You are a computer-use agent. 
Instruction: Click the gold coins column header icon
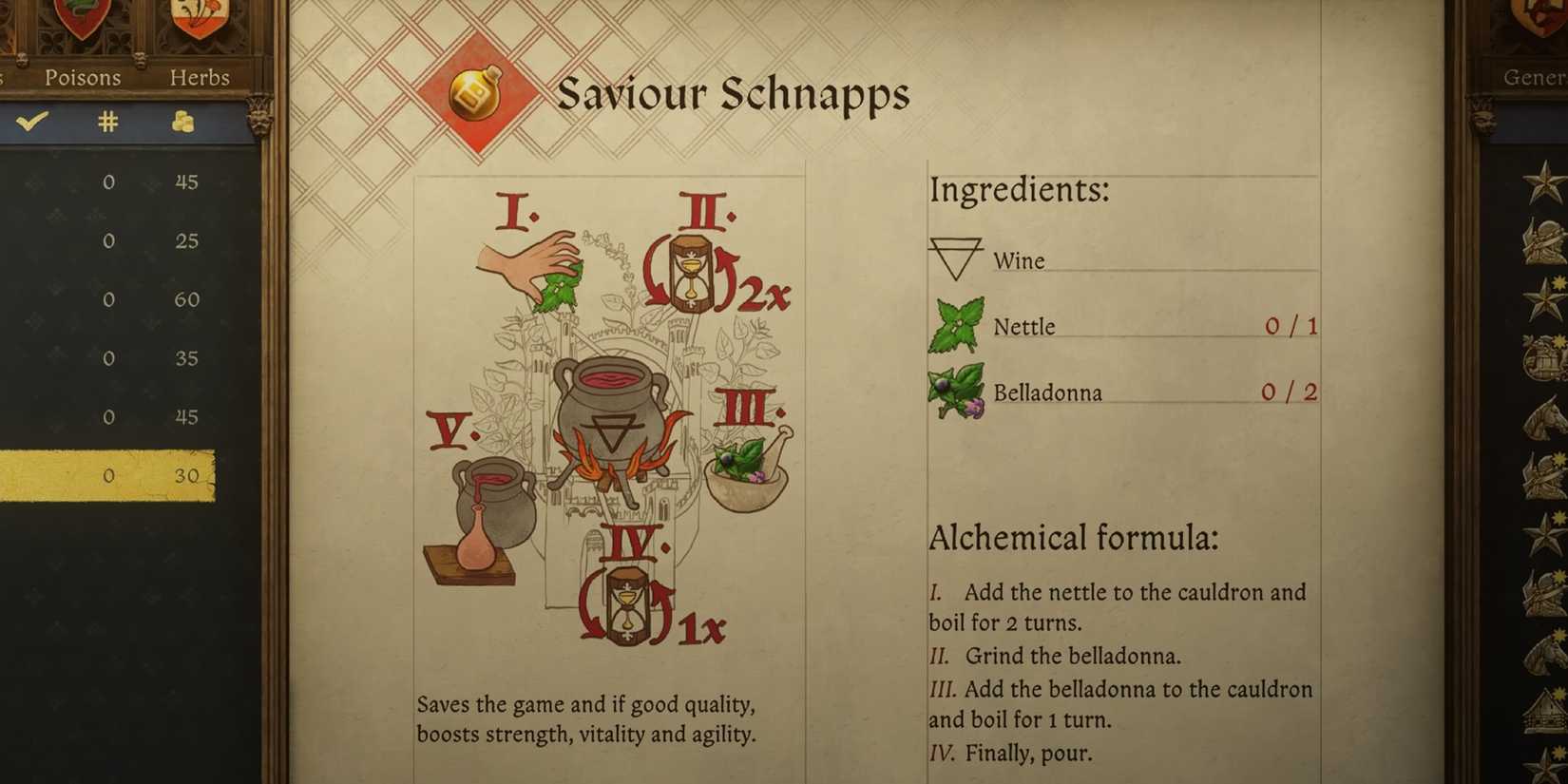pos(182,122)
